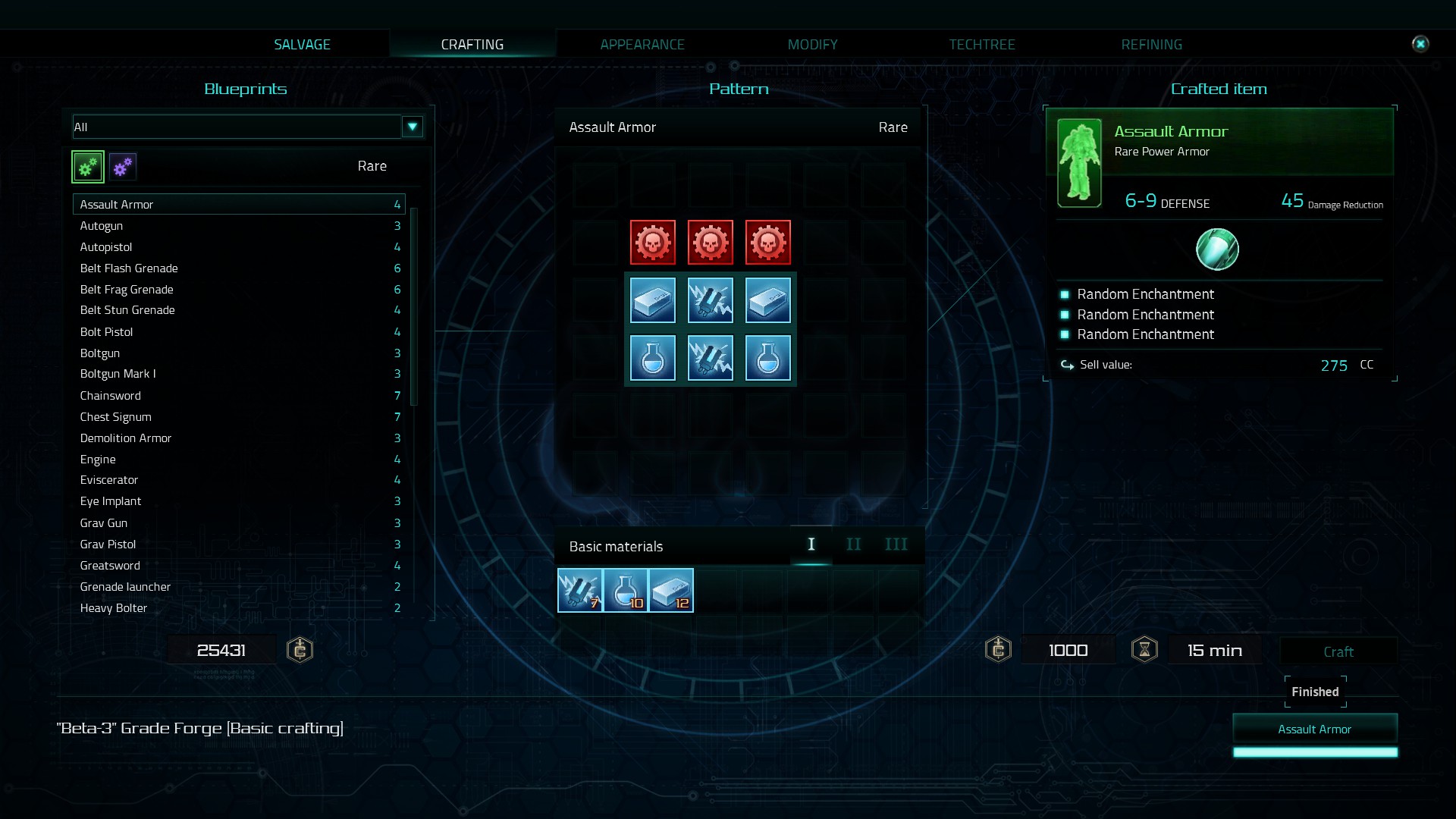This screenshot has height=819, width=1456.
Task: Show tier III basic materials
Action: tap(896, 544)
